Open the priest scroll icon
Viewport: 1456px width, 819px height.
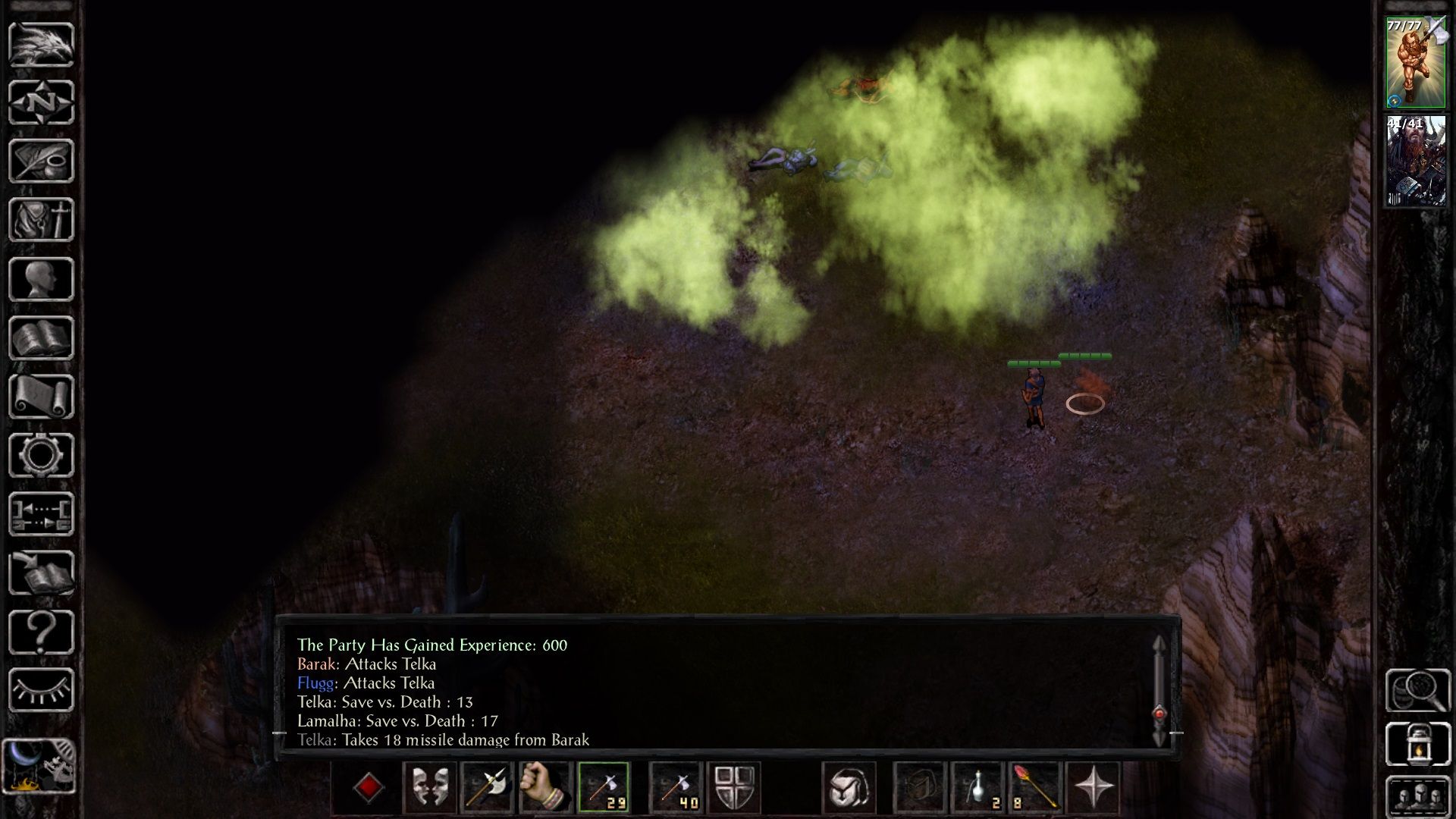point(41,397)
